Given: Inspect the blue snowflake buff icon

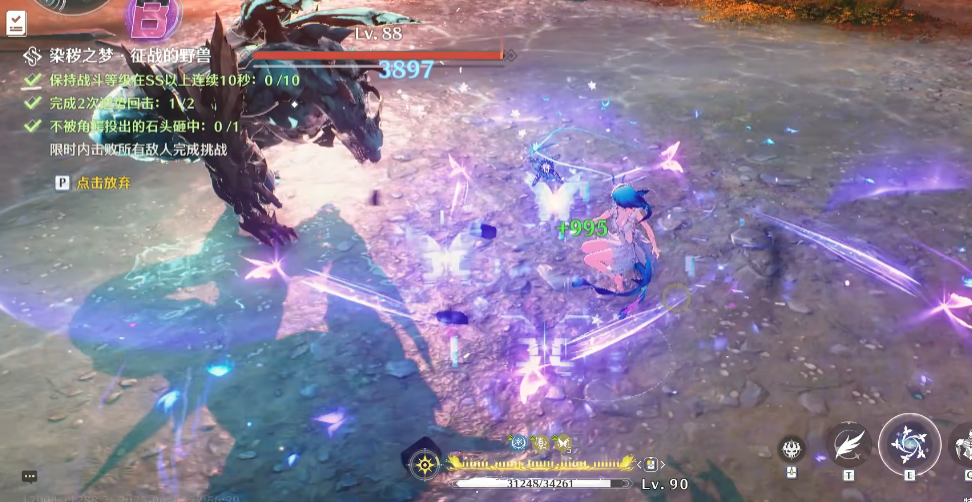Looking at the screenshot, I should click(x=518, y=441).
